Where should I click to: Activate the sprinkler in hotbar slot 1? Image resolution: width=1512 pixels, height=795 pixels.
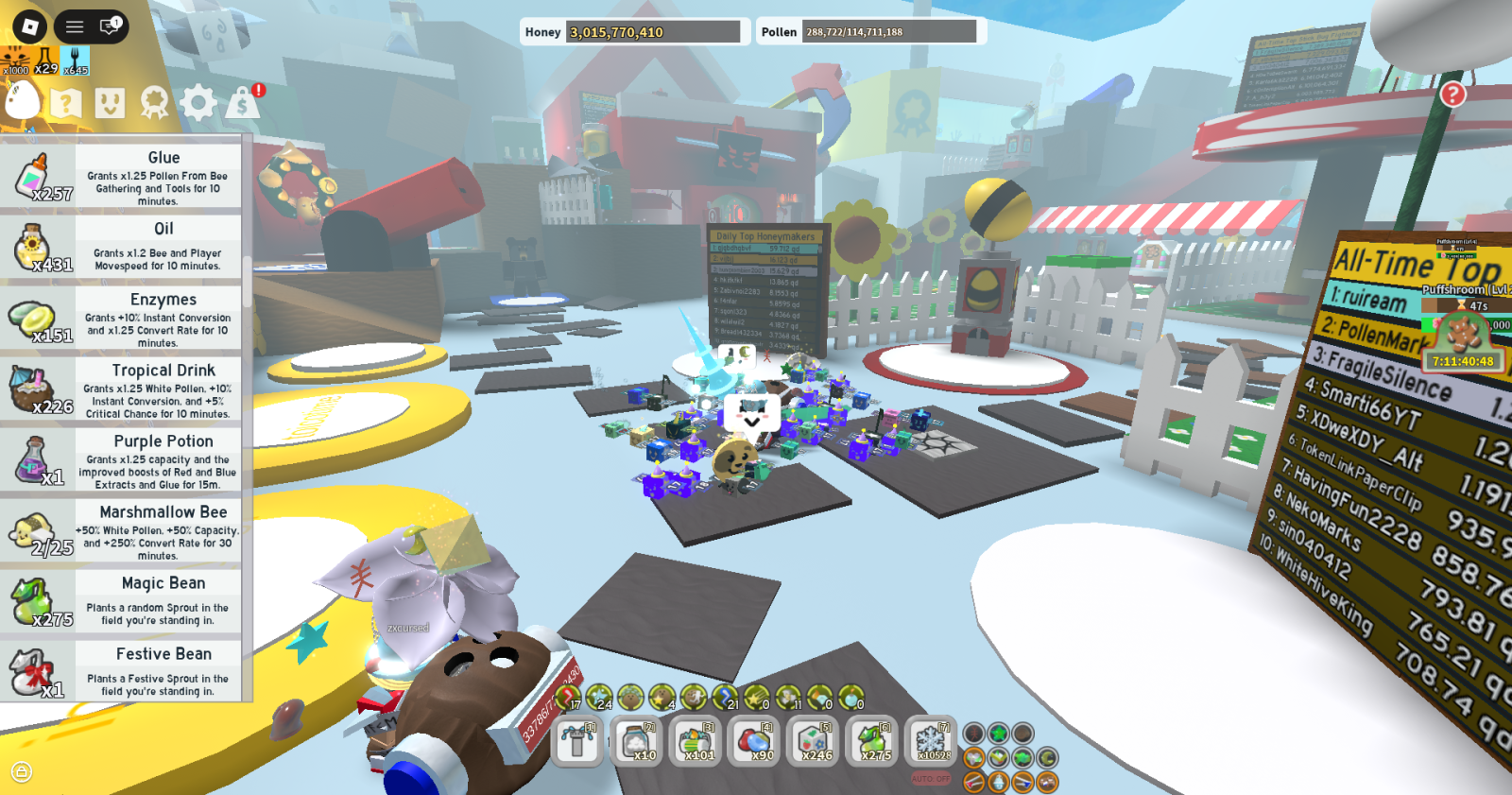[x=576, y=741]
